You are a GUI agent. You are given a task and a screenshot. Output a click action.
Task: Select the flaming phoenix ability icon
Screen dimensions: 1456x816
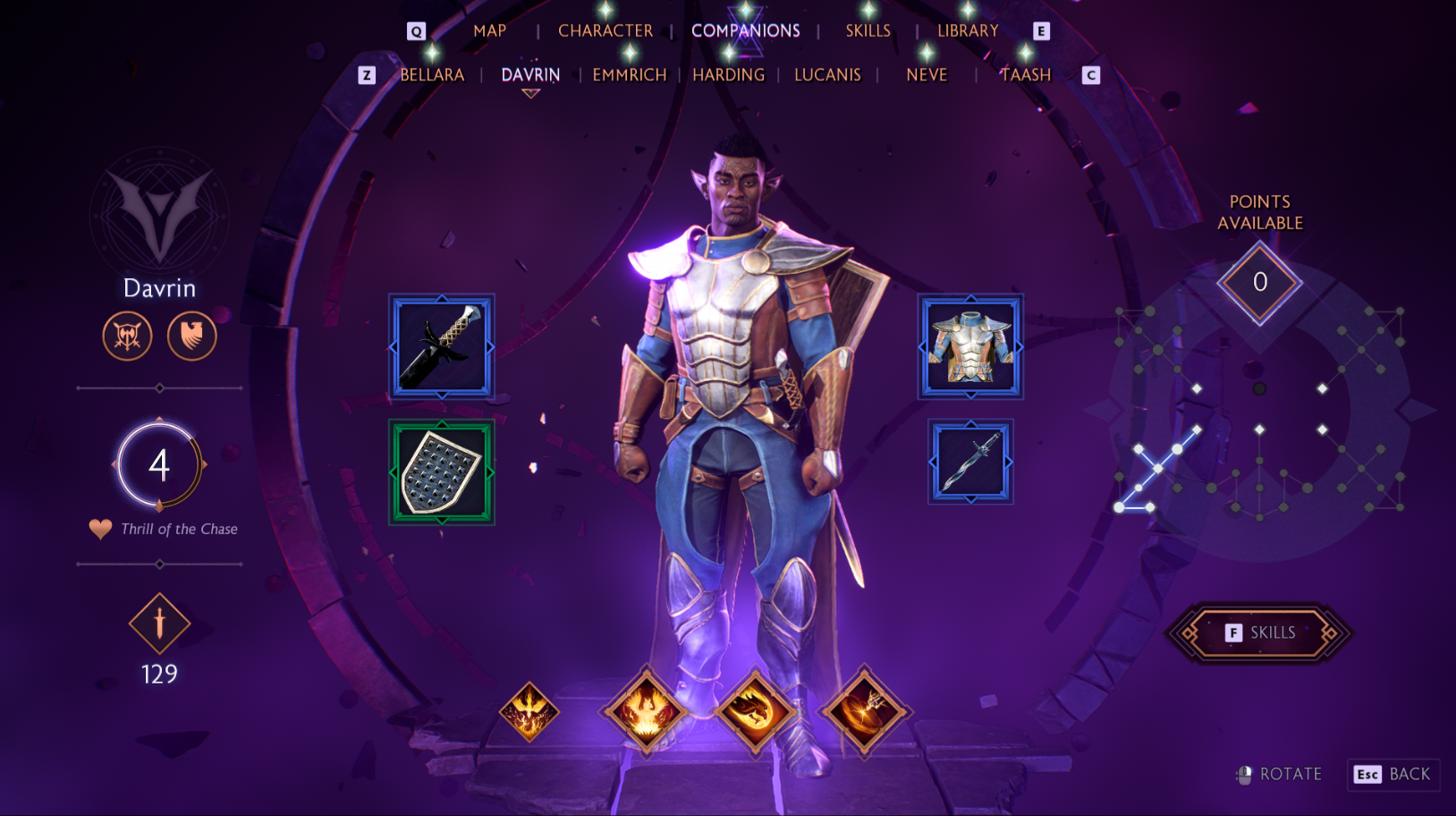point(646,713)
